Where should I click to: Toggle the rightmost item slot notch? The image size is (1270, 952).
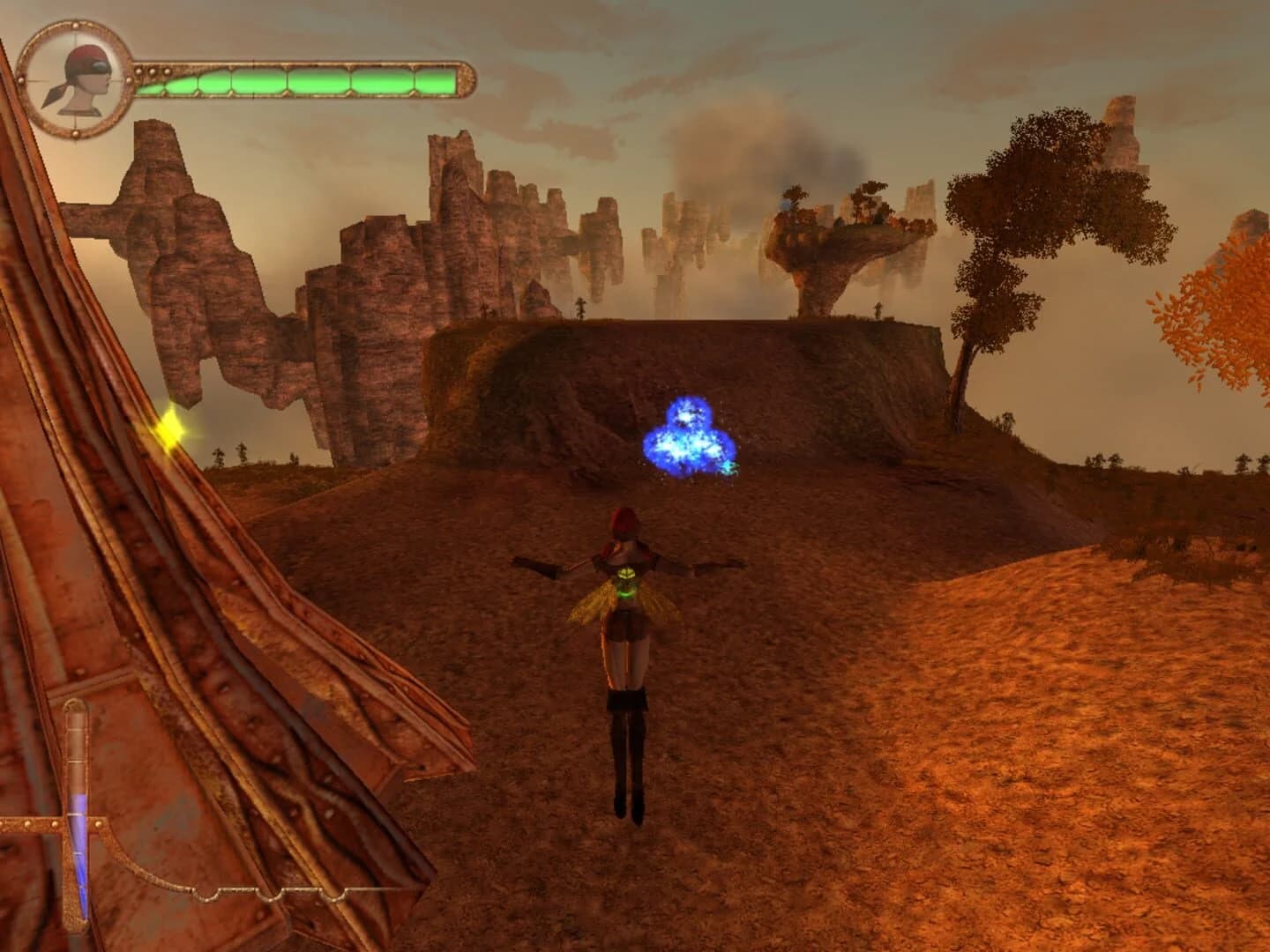(332, 894)
